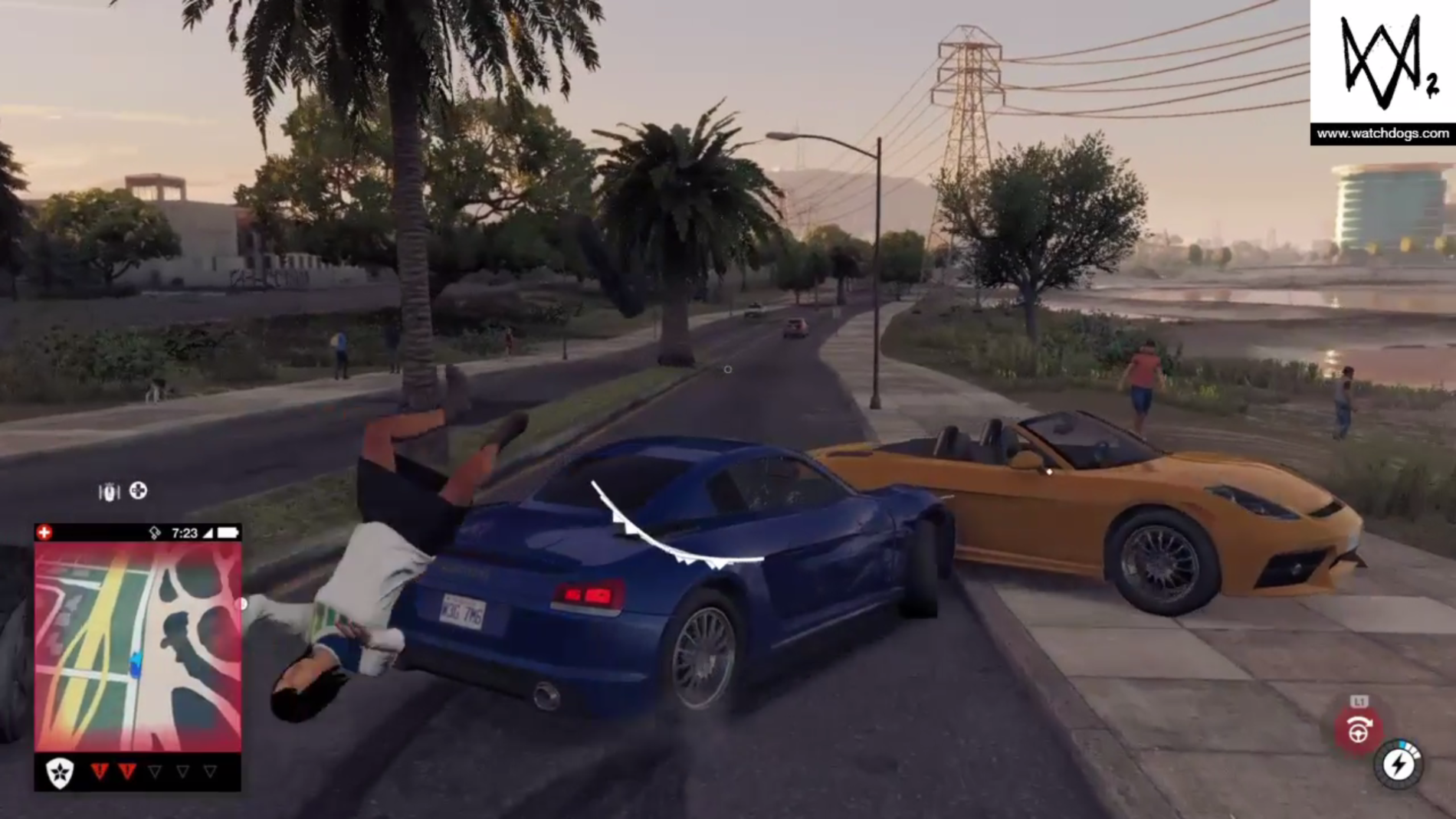Click the gadget crafting plus icon
1456x819 pixels.
click(138, 491)
